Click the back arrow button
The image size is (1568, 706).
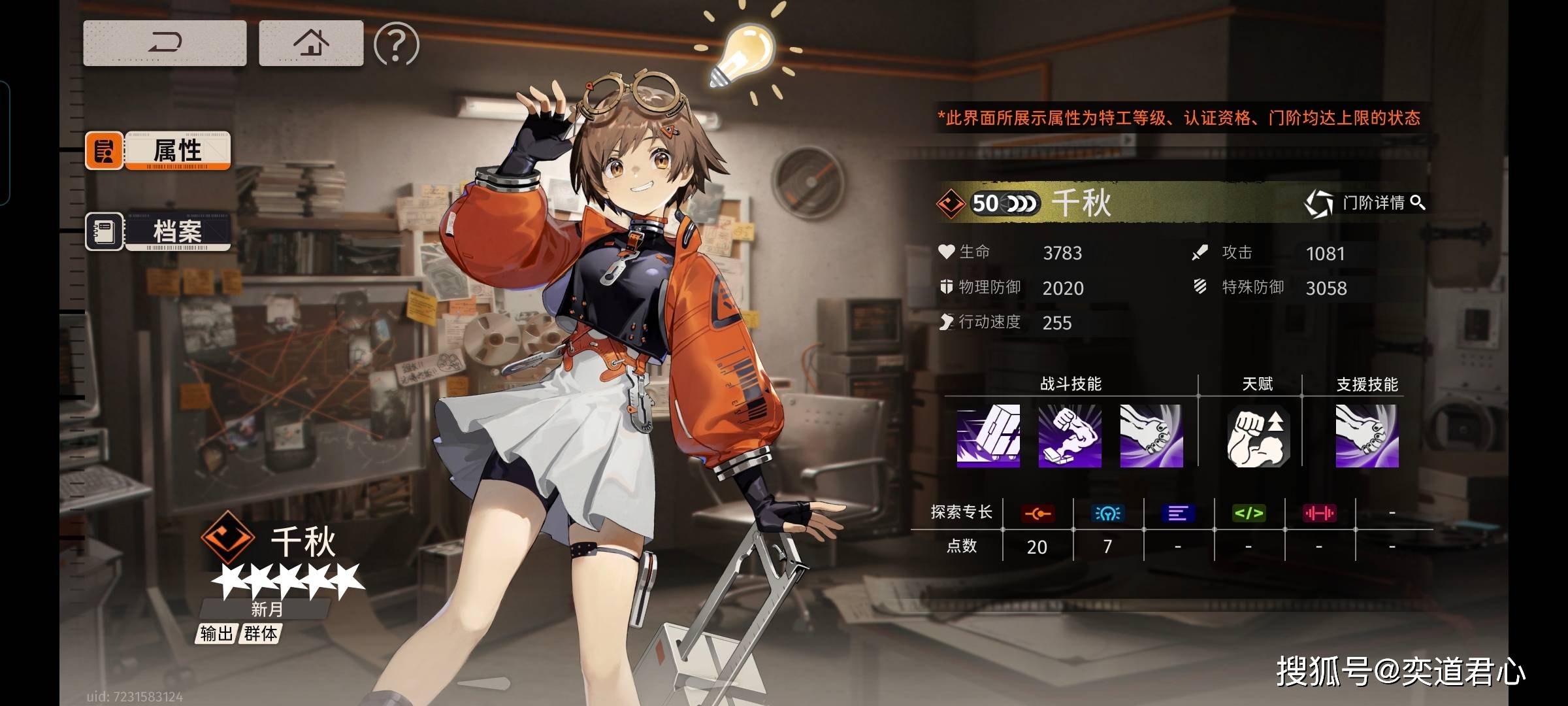(165, 43)
